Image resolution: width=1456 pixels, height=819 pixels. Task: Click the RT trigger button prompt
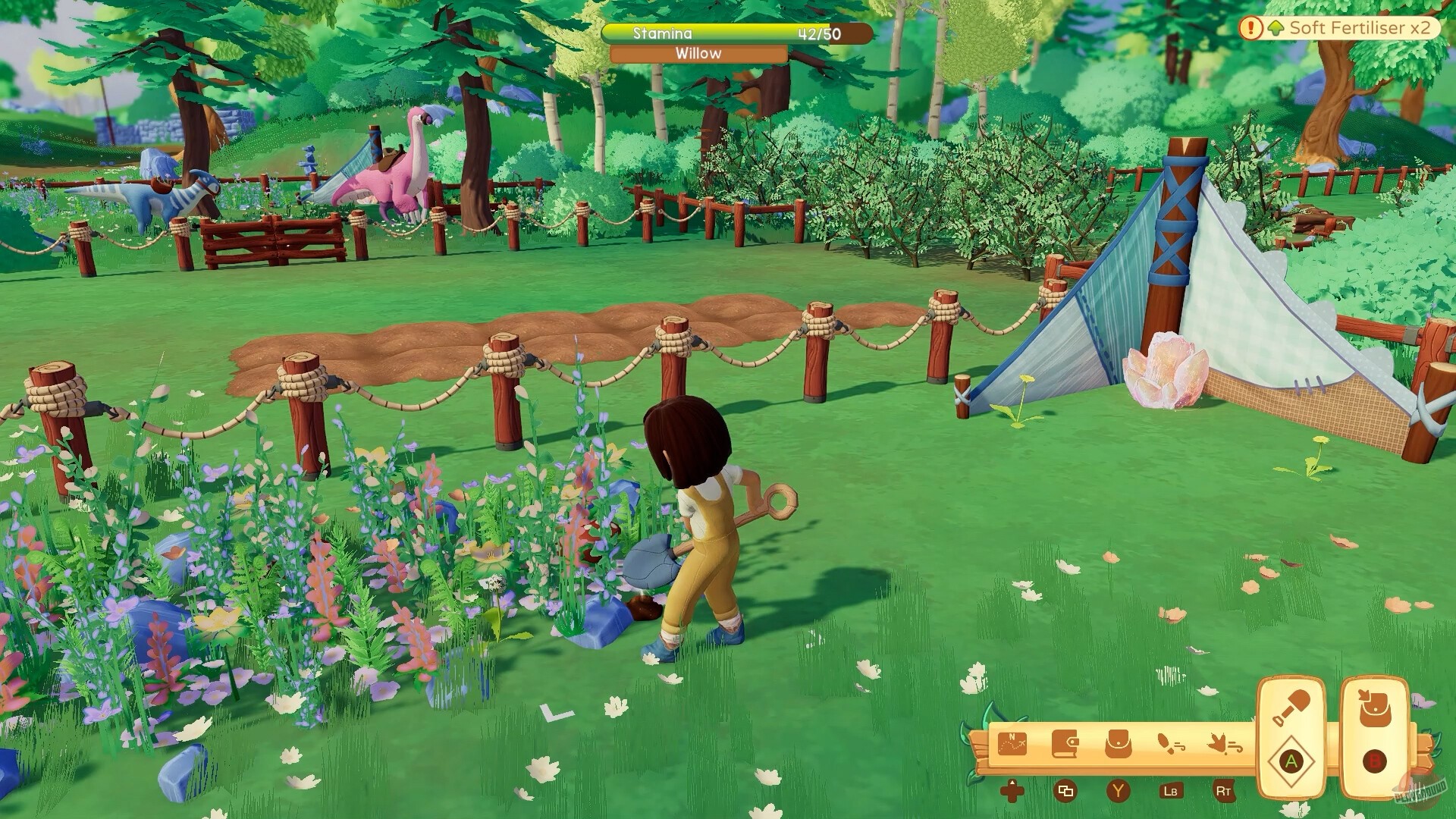pos(1225,793)
